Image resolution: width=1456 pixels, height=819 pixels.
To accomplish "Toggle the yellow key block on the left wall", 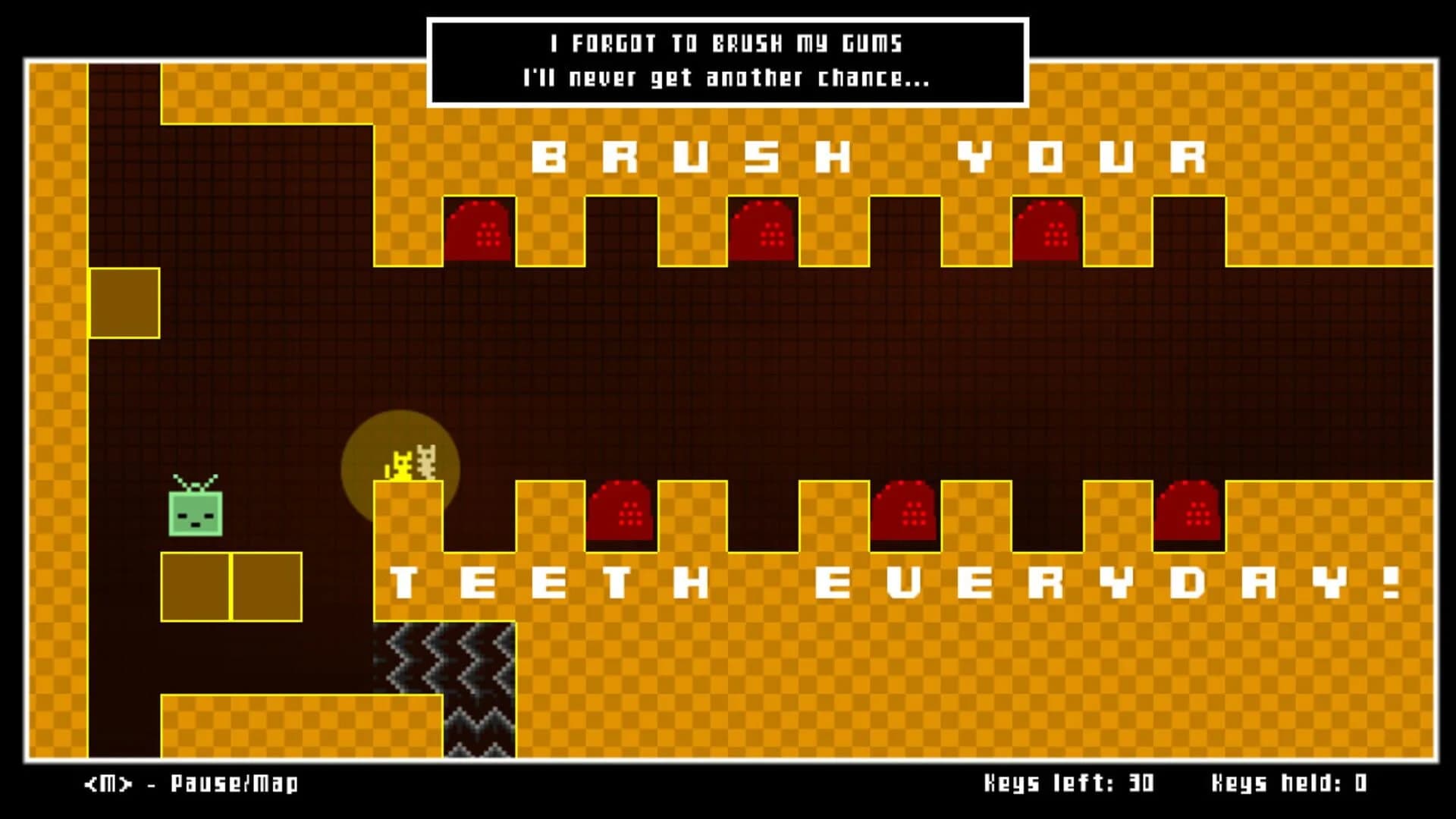I will click(124, 303).
